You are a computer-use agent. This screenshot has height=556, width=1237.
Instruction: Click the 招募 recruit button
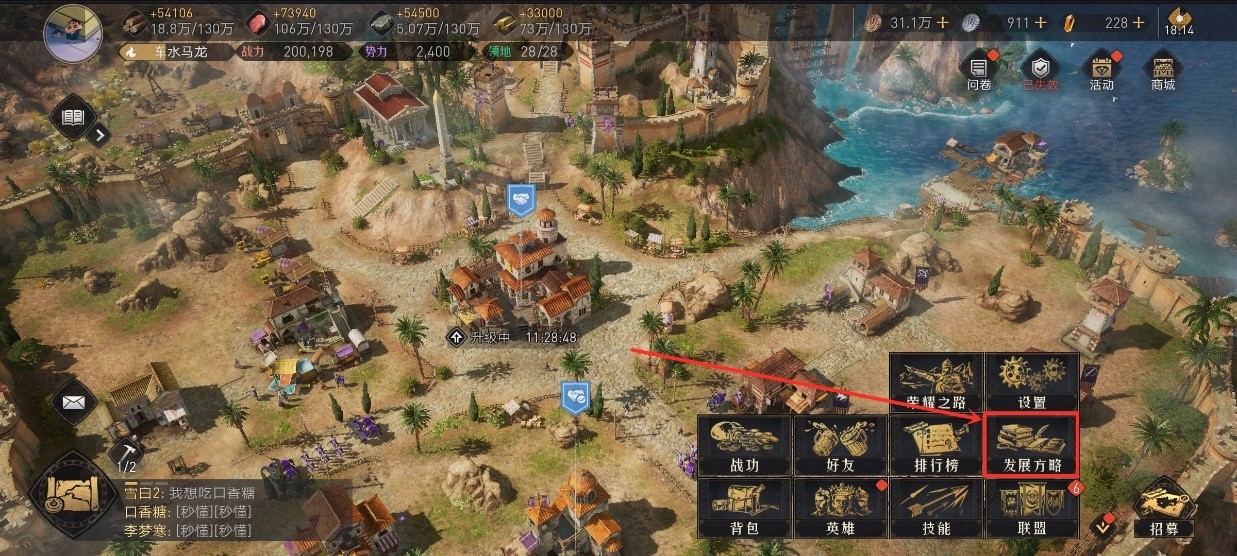[1164, 508]
